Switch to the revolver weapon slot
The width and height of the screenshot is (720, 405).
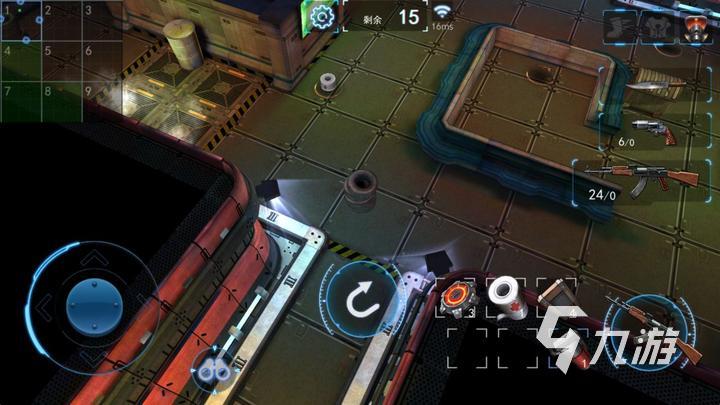pyautogui.click(x=649, y=131)
